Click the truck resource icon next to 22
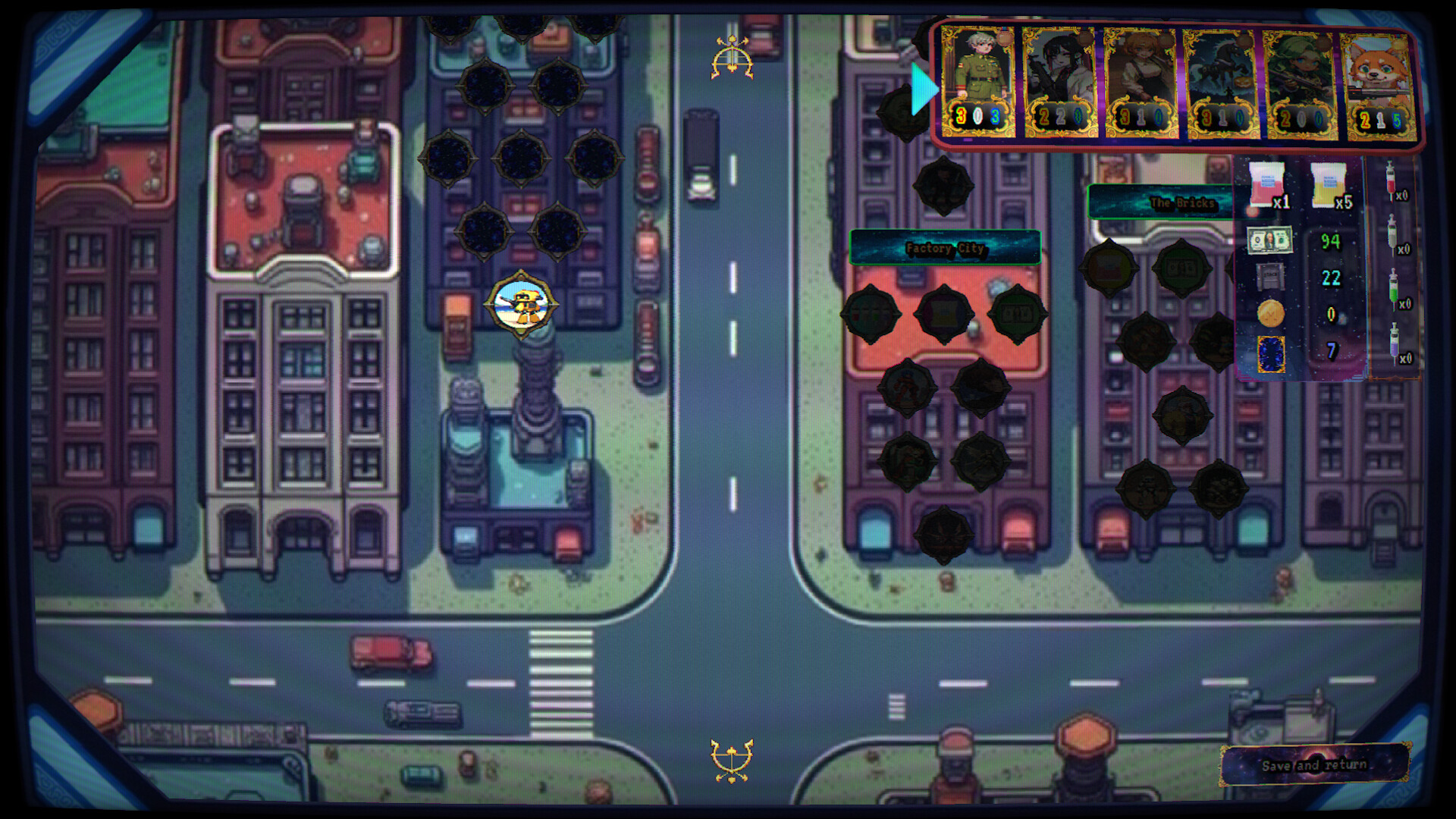This screenshot has height=819, width=1456. click(x=1271, y=278)
